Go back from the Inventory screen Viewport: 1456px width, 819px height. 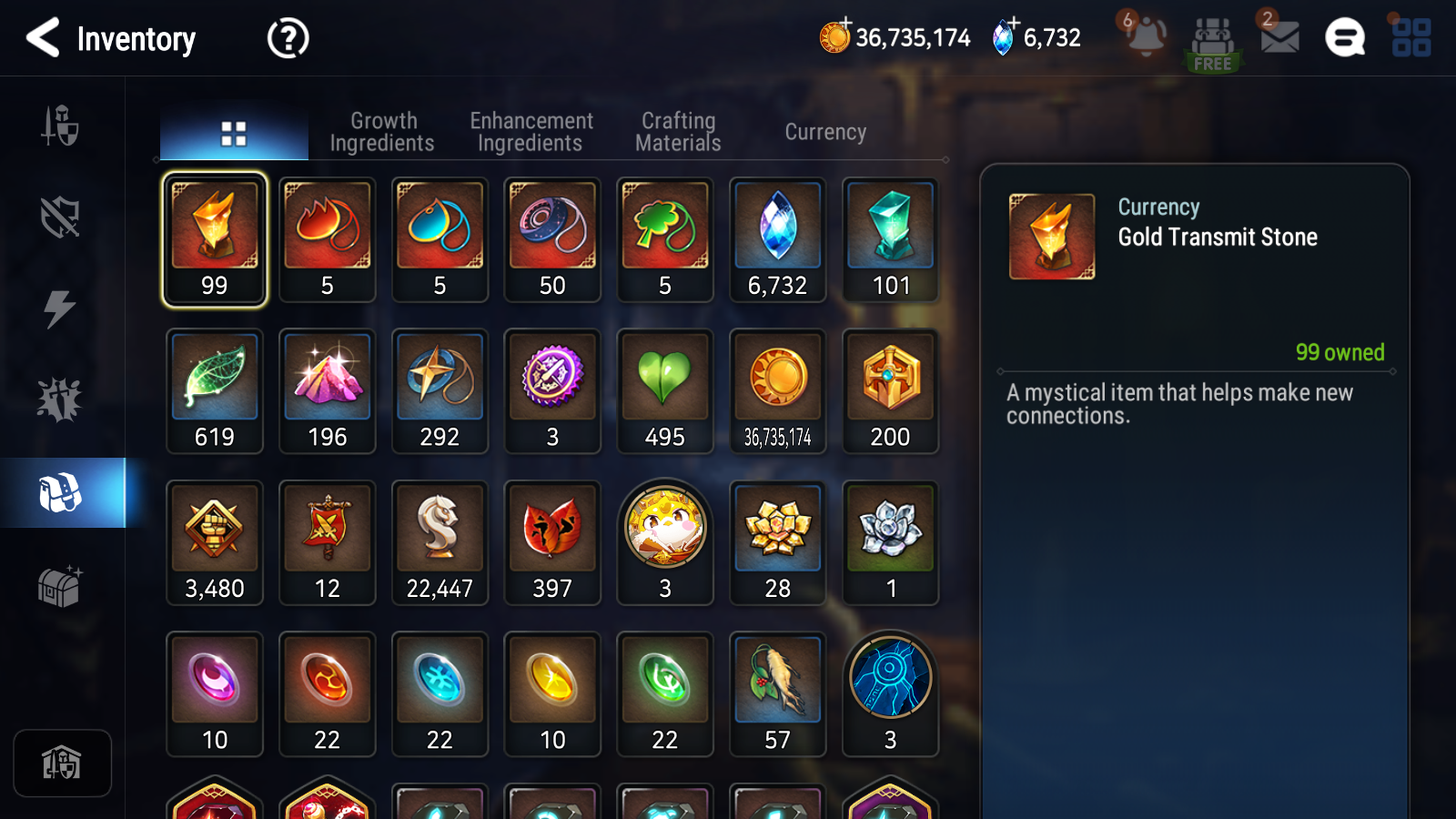tap(43, 38)
